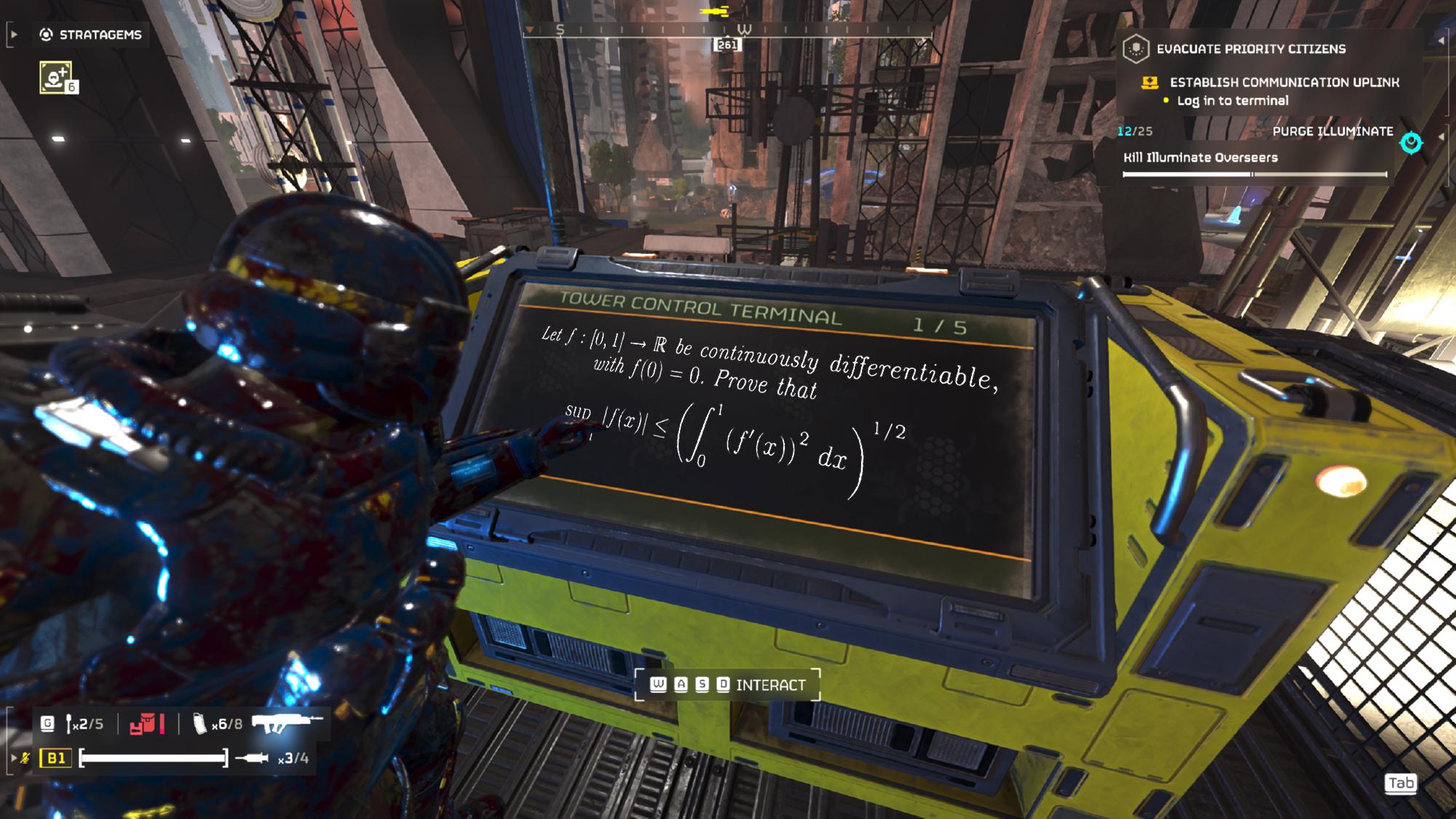Image resolution: width=1456 pixels, height=819 pixels.
Task: Click the cyan Purge Illuminate target icon
Action: [x=1411, y=143]
